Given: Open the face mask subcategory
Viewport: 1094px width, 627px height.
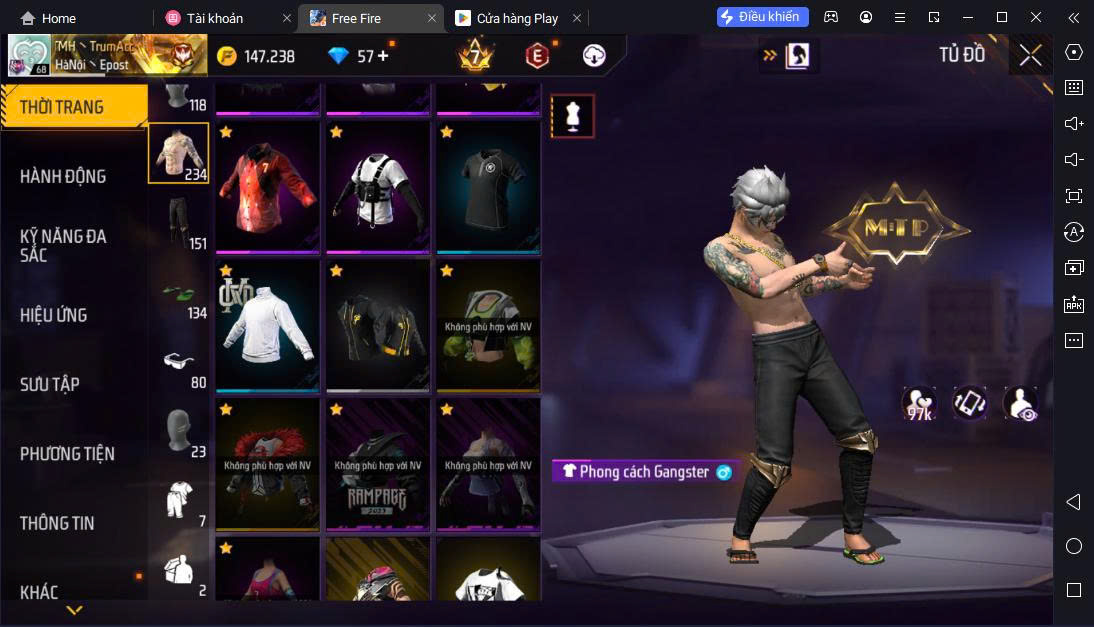Looking at the screenshot, I should [x=179, y=430].
